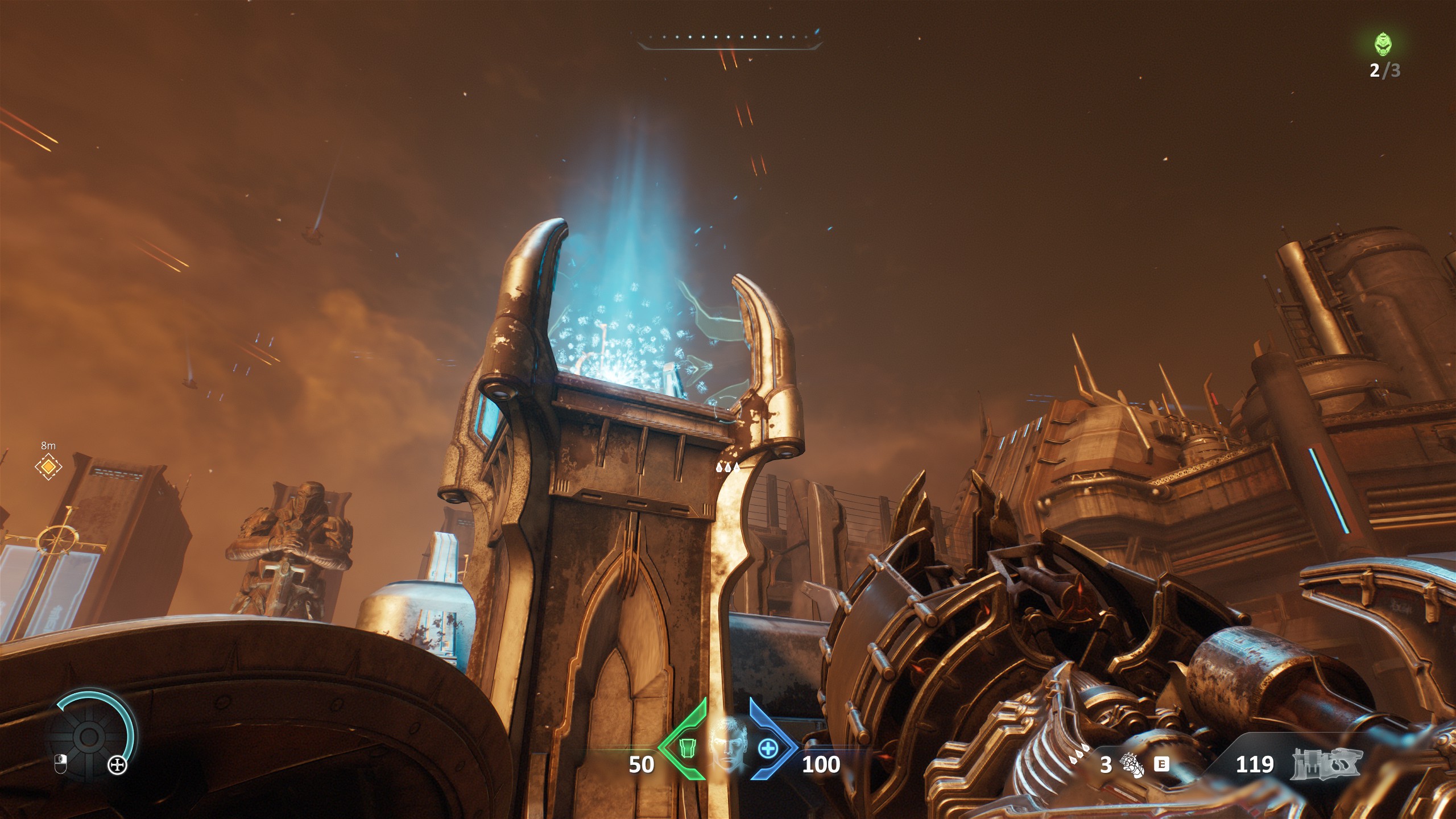Click the compass bar at top
This screenshot has height=819, width=1456.
(730, 39)
